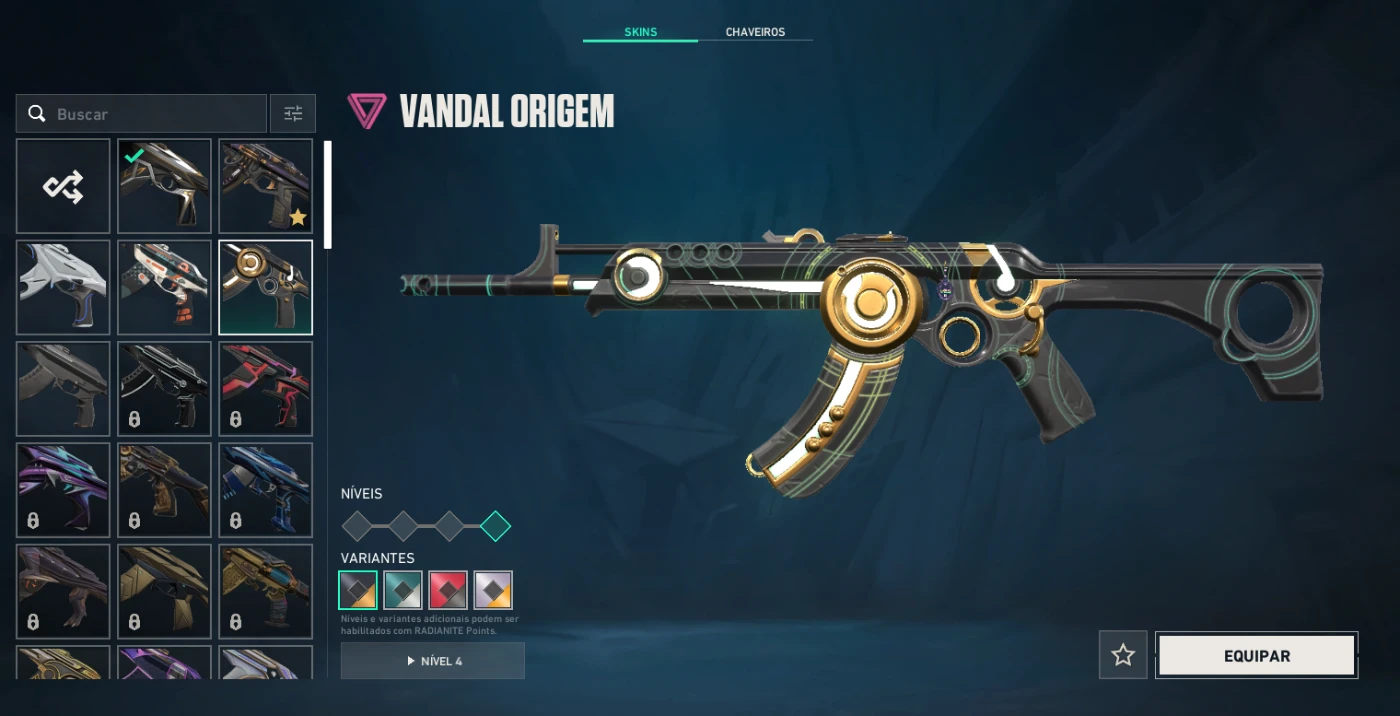
Task: Play the Nível 4 preview video
Action: click(x=432, y=661)
